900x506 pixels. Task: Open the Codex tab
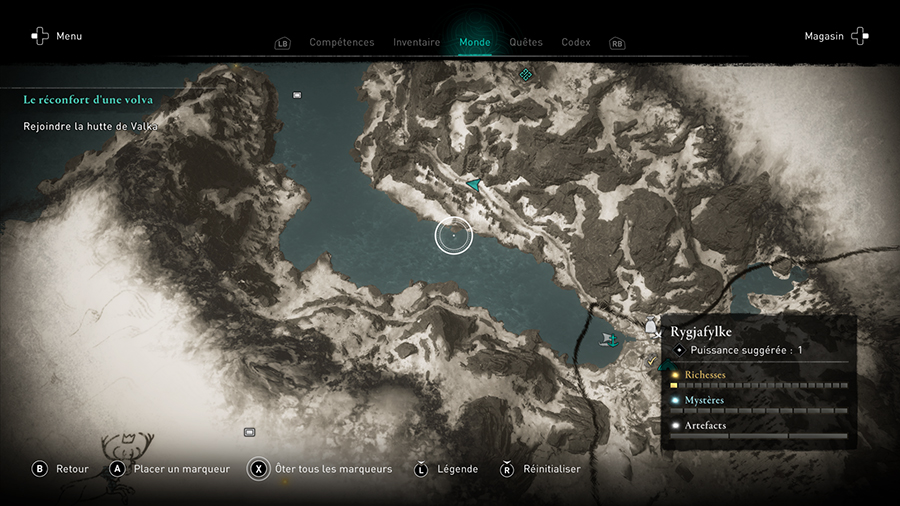coord(576,43)
